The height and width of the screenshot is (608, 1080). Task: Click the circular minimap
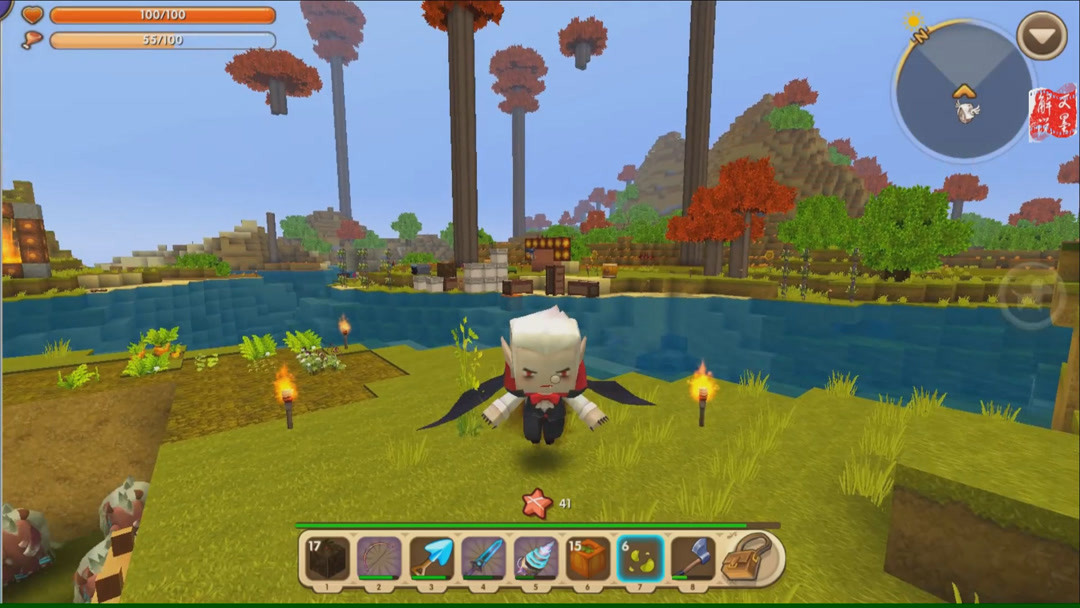[x=962, y=92]
